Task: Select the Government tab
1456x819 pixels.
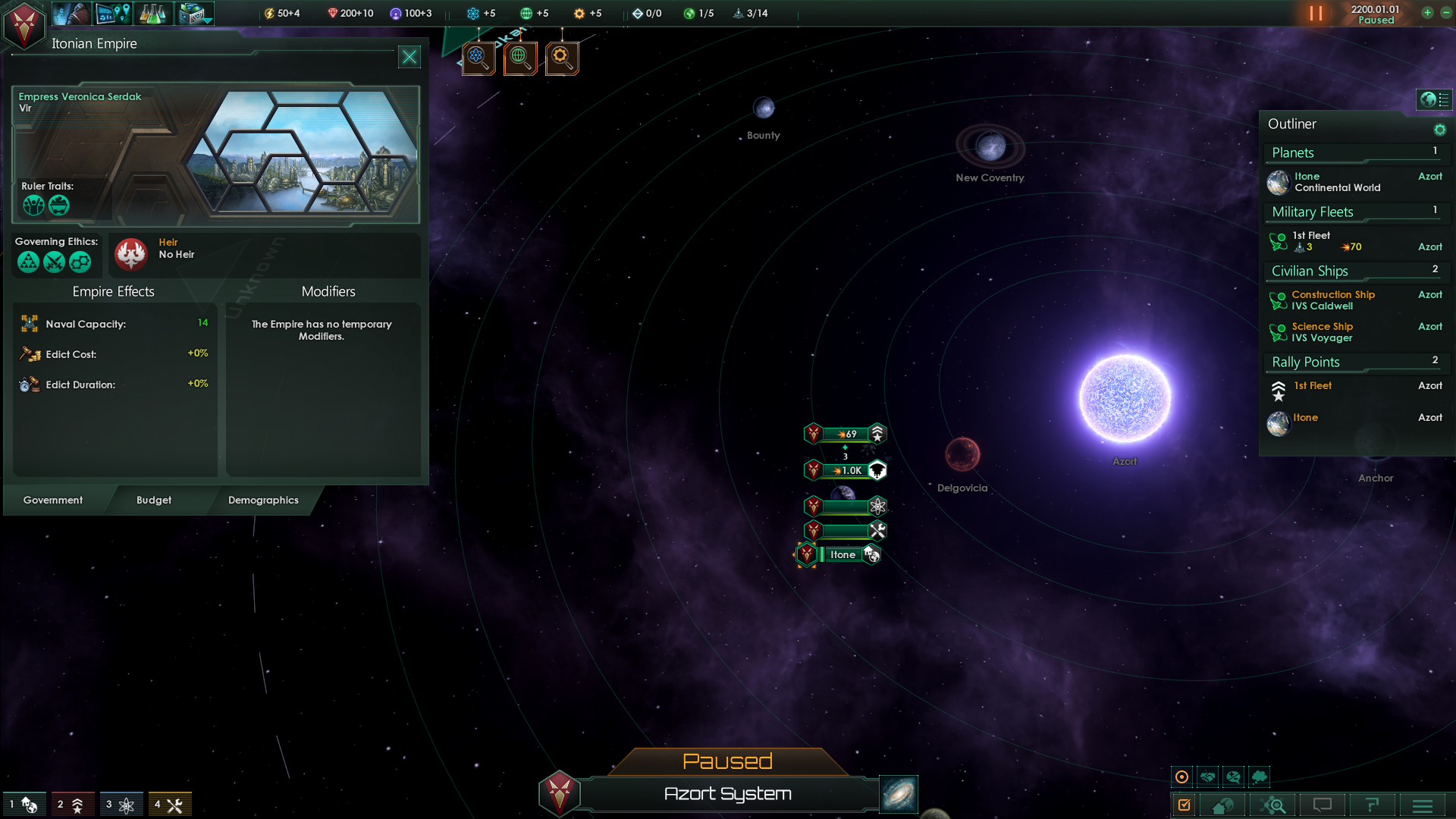Action: tap(53, 500)
